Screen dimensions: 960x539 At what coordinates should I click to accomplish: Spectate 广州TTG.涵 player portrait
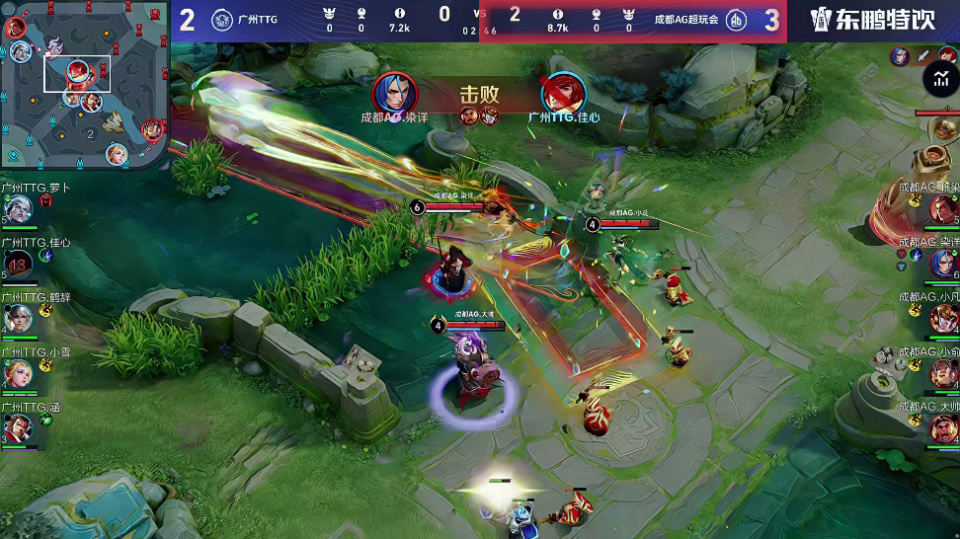click(x=18, y=428)
